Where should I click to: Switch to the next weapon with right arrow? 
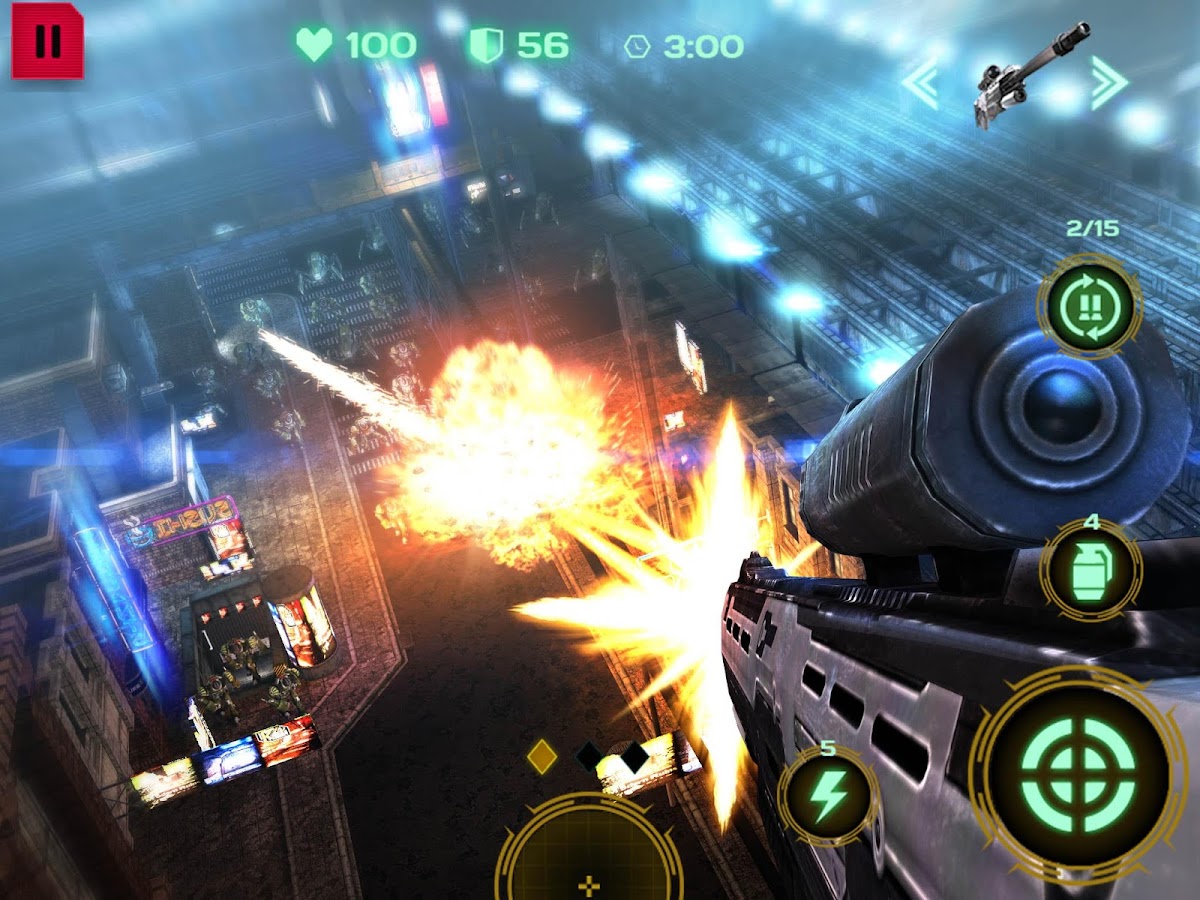pos(1109,83)
